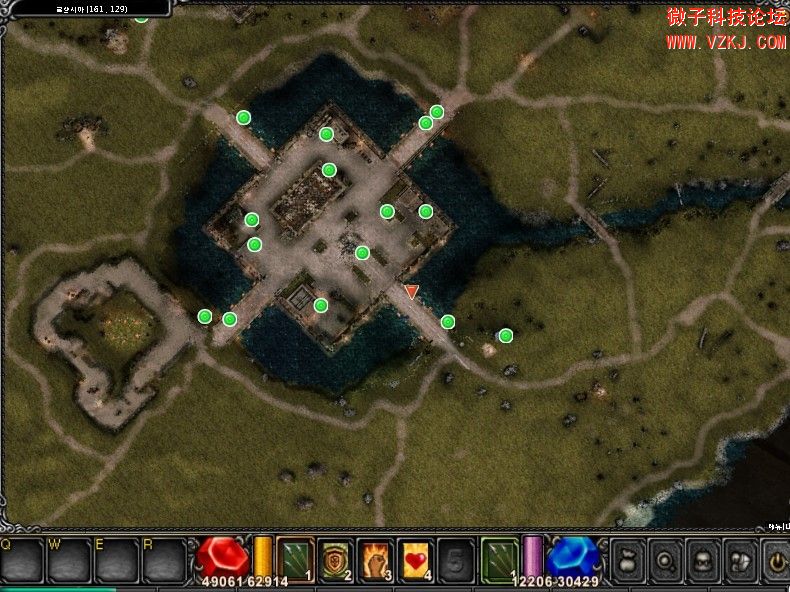
Task: Click the power button icon
Action: [776, 558]
